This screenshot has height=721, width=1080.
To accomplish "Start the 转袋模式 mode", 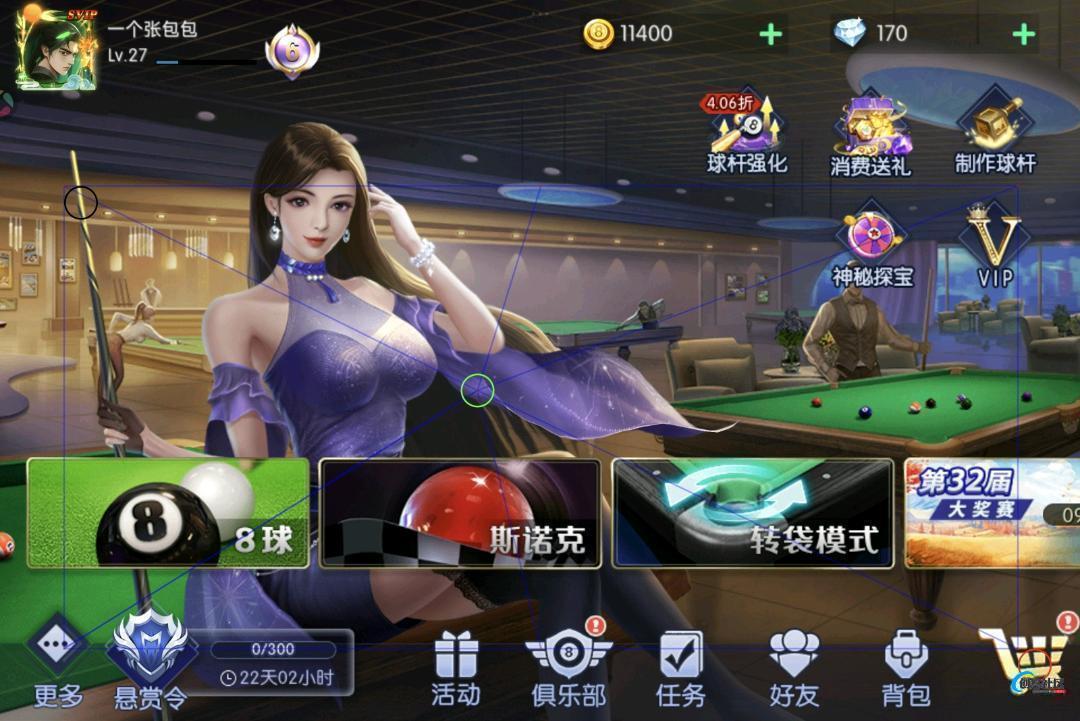I will click(752, 513).
